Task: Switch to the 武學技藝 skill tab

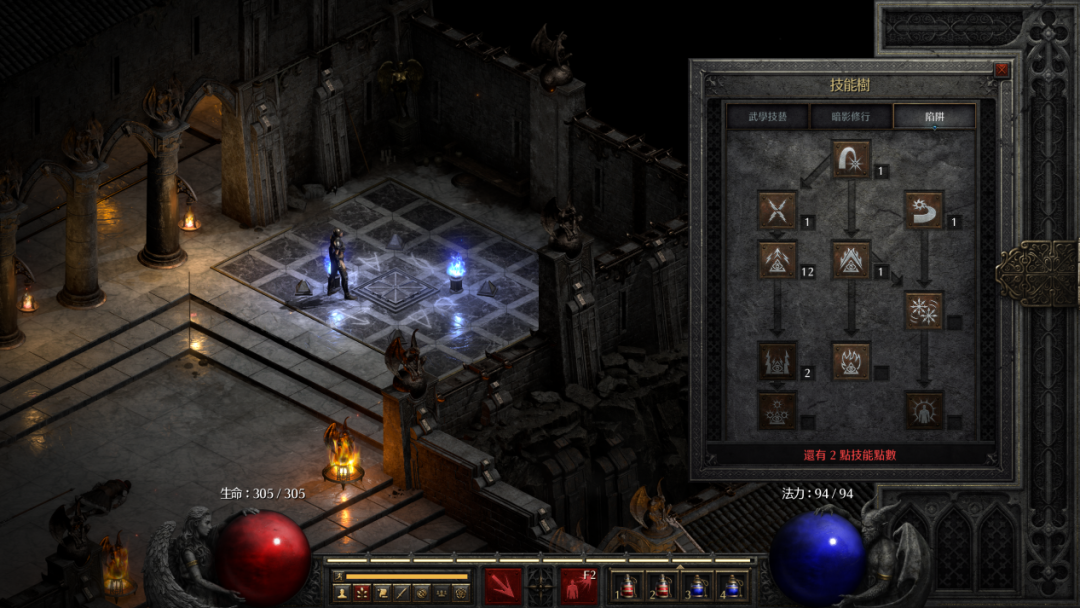Action: (x=767, y=117)
